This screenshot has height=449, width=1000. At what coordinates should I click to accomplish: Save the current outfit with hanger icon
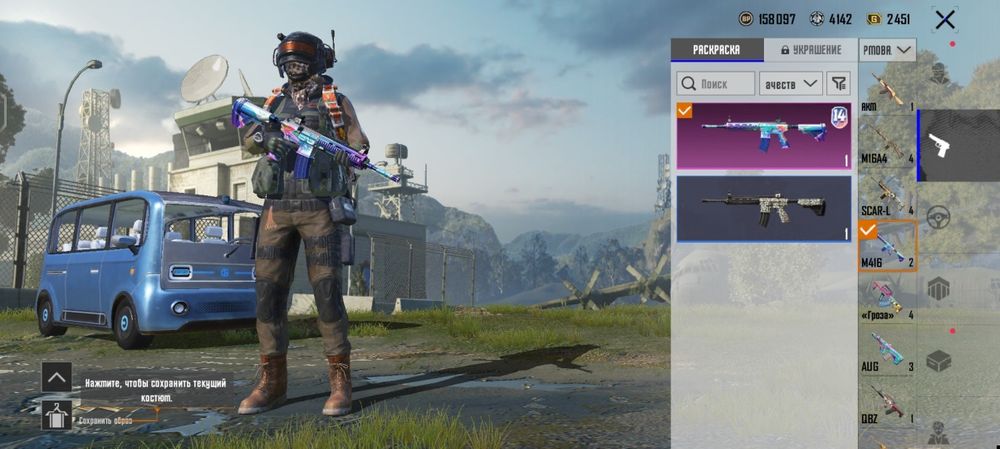[x=56, y=415]
